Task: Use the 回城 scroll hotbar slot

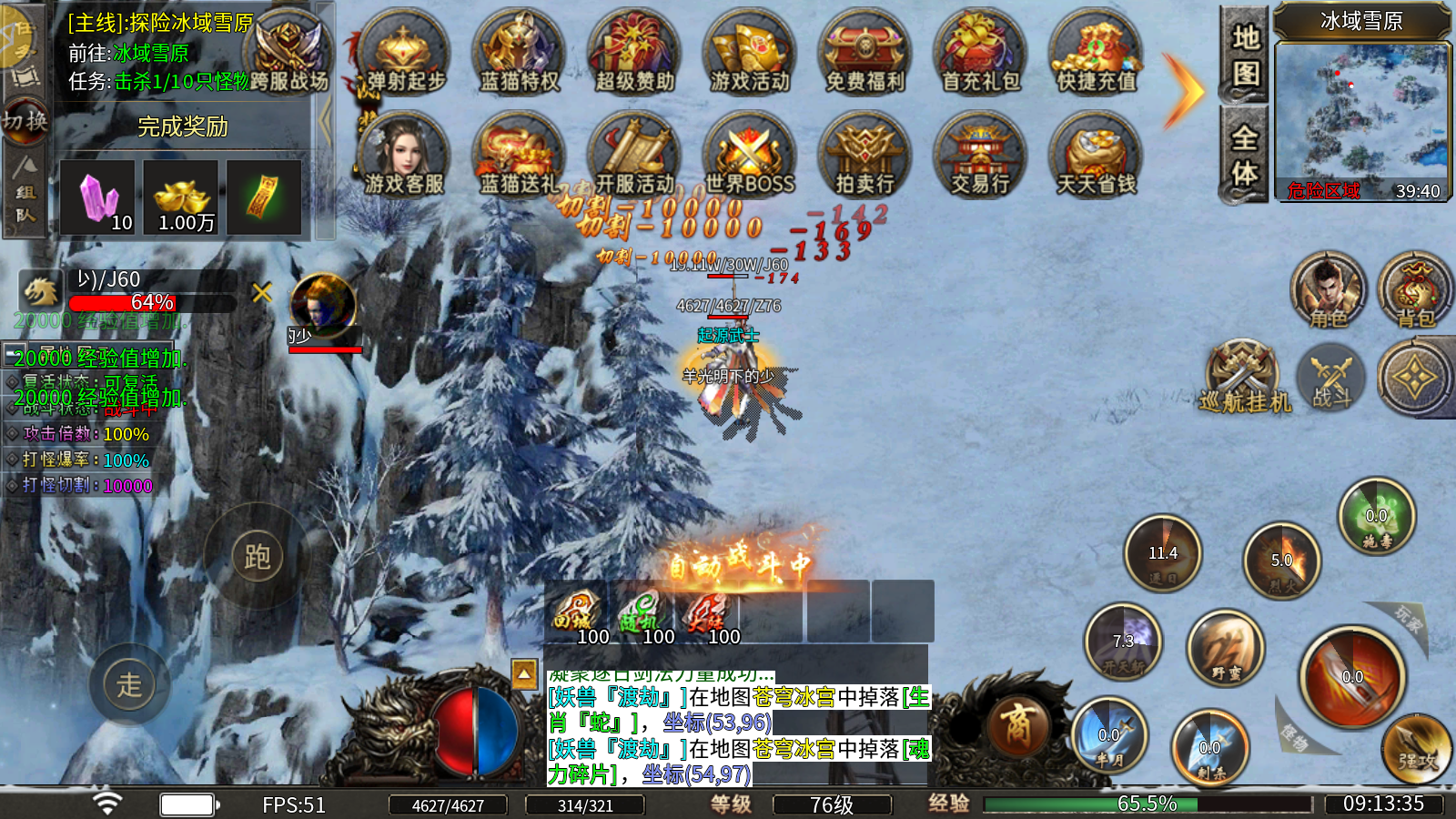Action: [x=576, y=613]
